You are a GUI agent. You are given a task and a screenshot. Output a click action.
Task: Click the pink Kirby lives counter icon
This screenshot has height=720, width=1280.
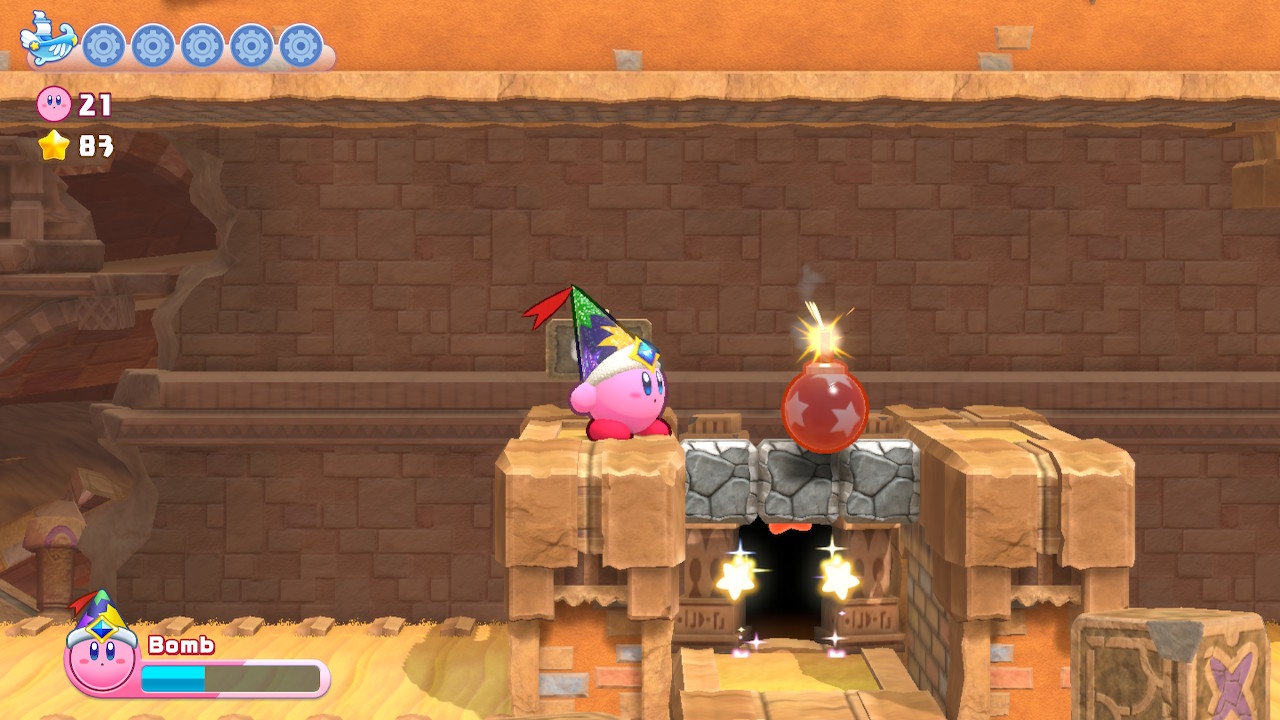coord(55,105)
